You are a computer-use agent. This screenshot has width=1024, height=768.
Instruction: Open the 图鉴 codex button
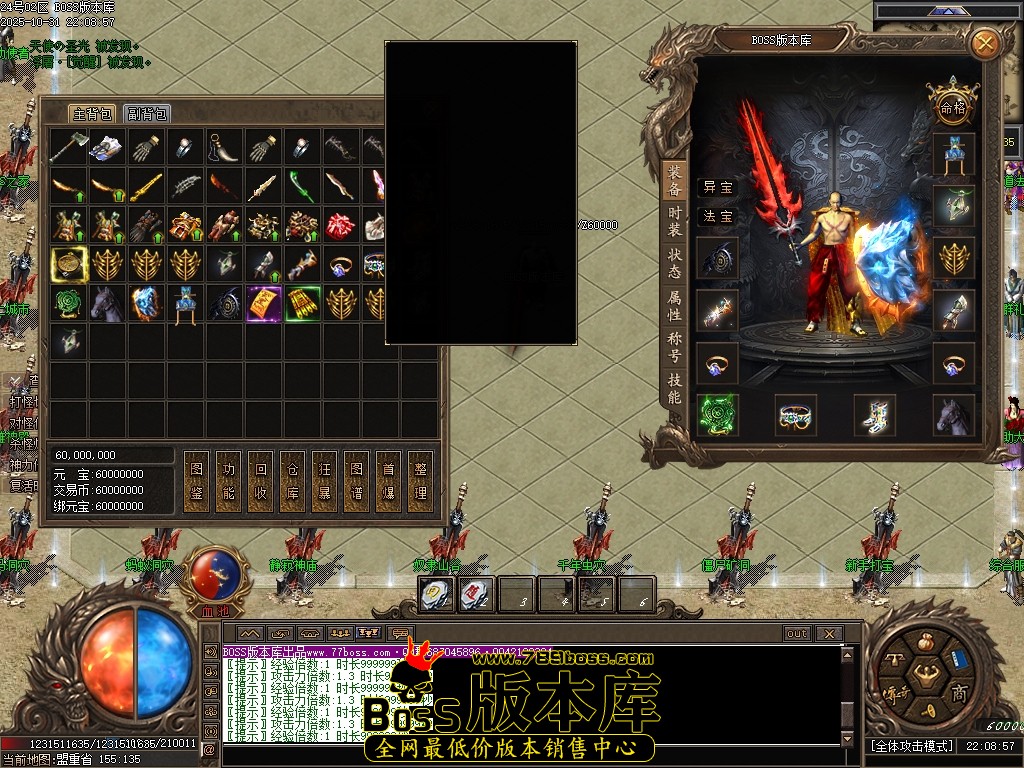click(x=197, y=481)
